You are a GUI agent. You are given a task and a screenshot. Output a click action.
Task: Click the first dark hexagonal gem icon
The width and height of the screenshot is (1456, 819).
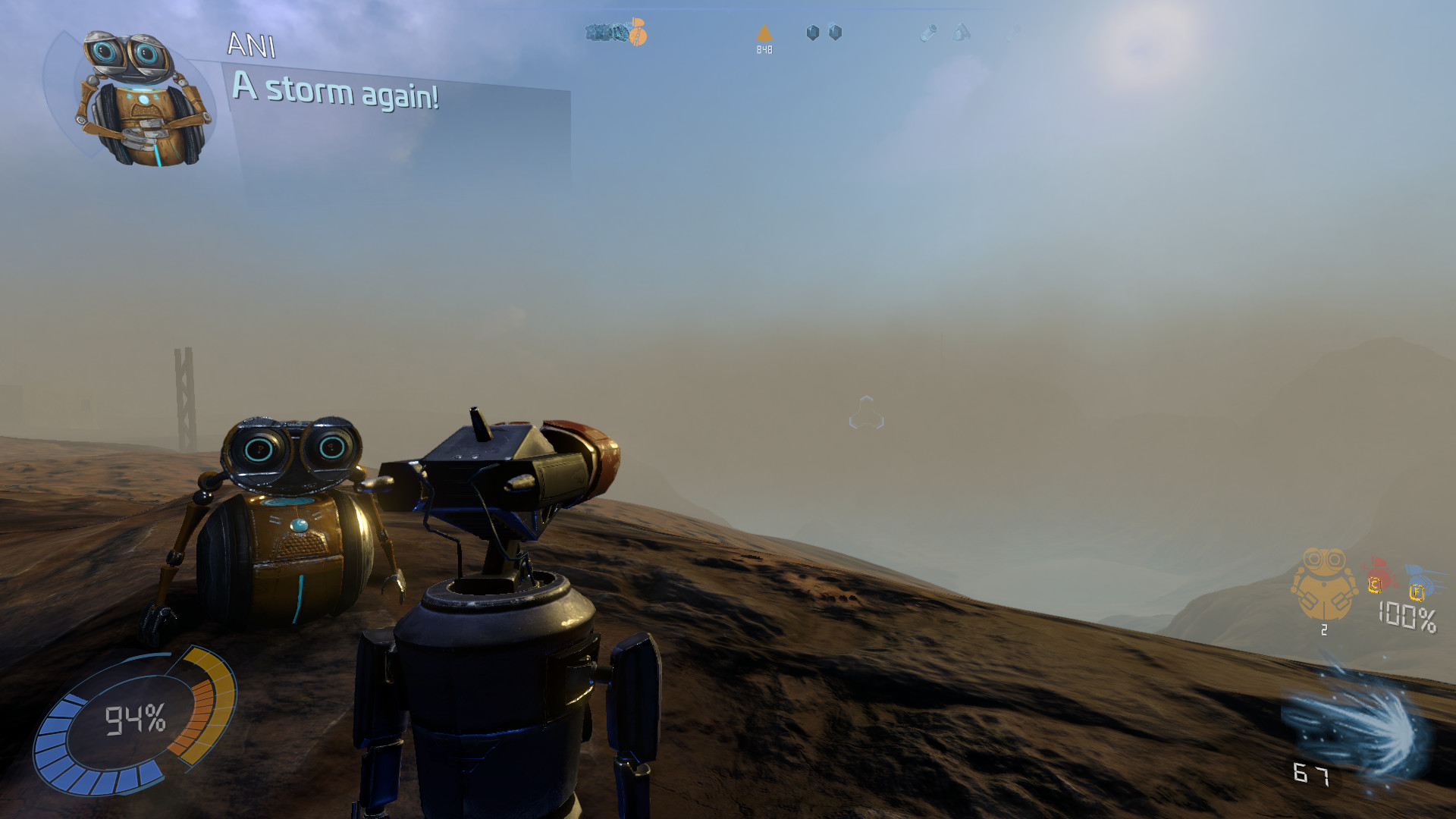(x=813, y=32)
